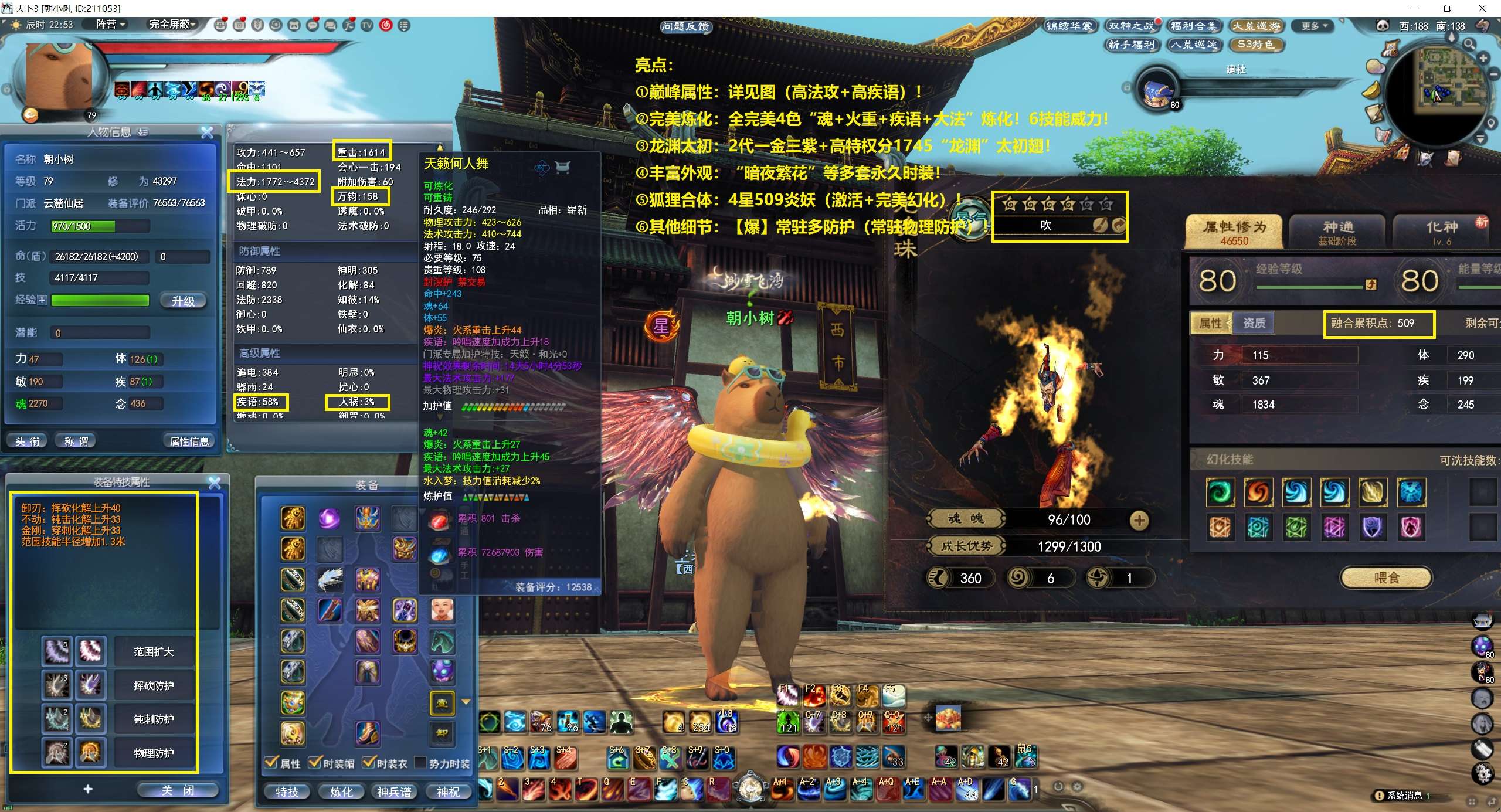Open the 炼化 refinement tab
1501x812 pixels.
click(x=341, y=791)
